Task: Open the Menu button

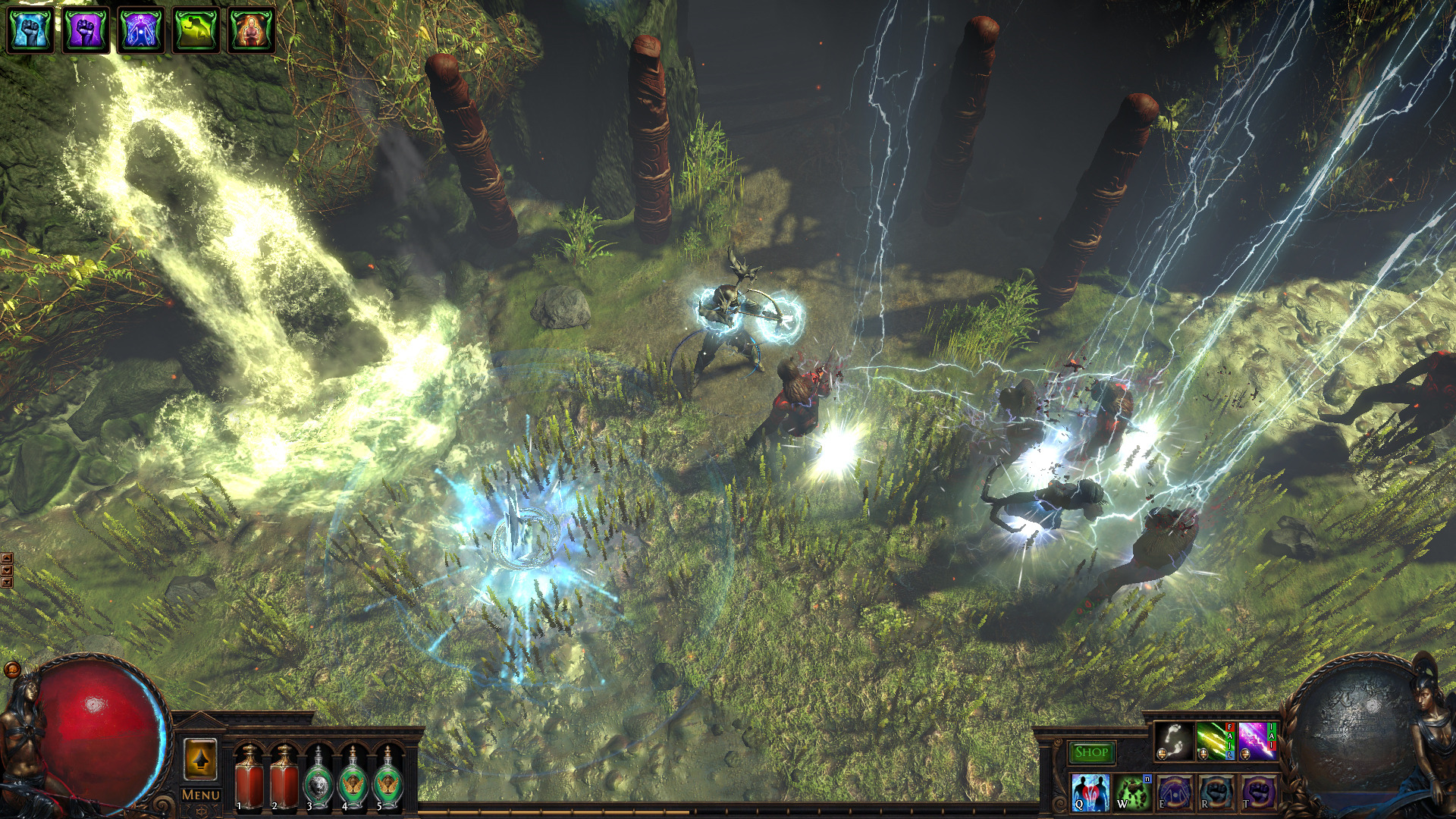Action: [201, 795]
